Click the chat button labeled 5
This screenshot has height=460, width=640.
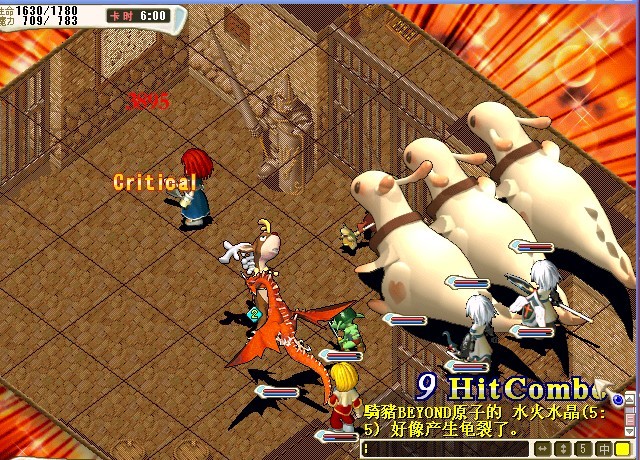tap(584, 449)
